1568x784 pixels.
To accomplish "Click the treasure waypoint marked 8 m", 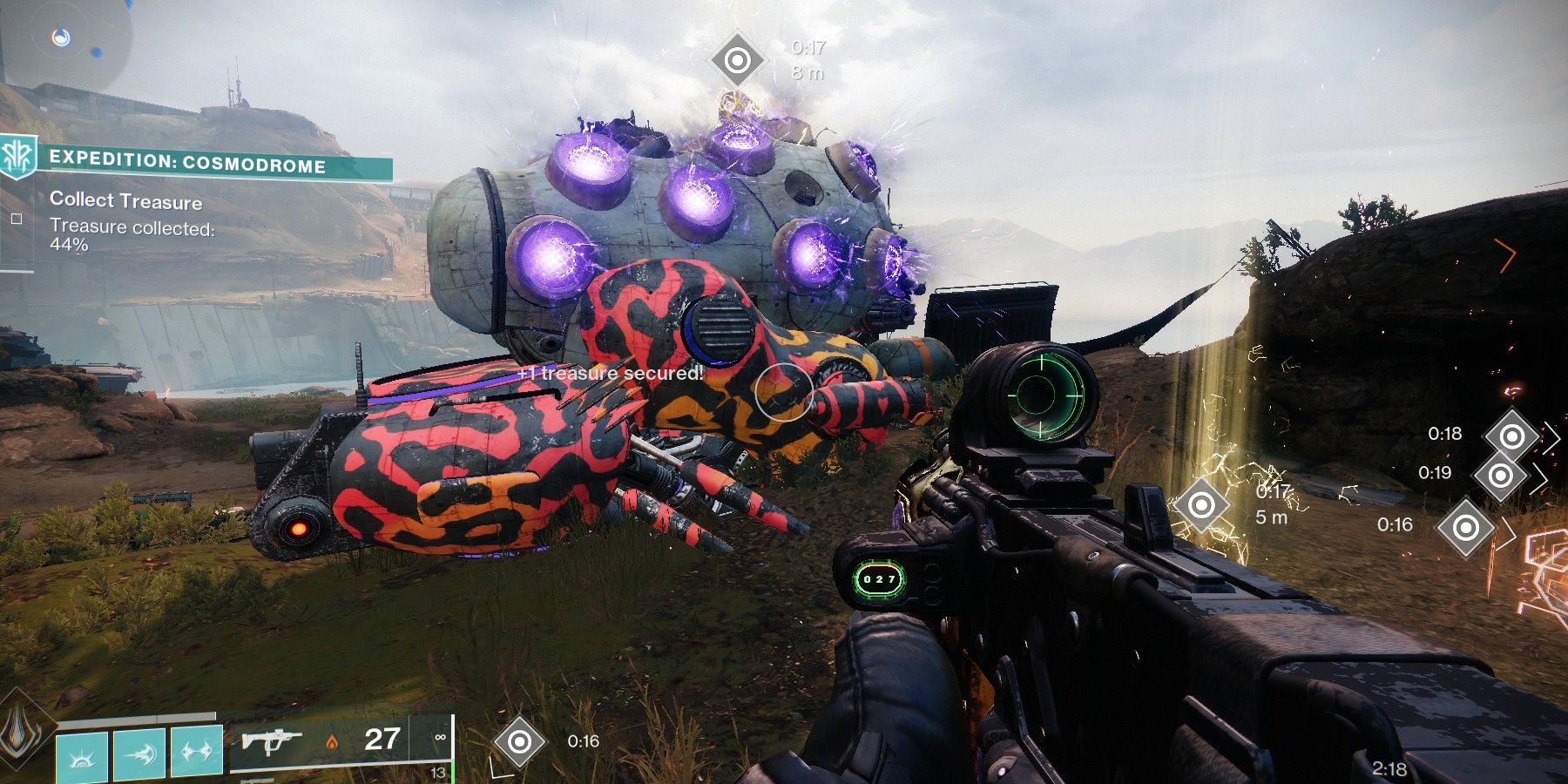I will 737,60.
